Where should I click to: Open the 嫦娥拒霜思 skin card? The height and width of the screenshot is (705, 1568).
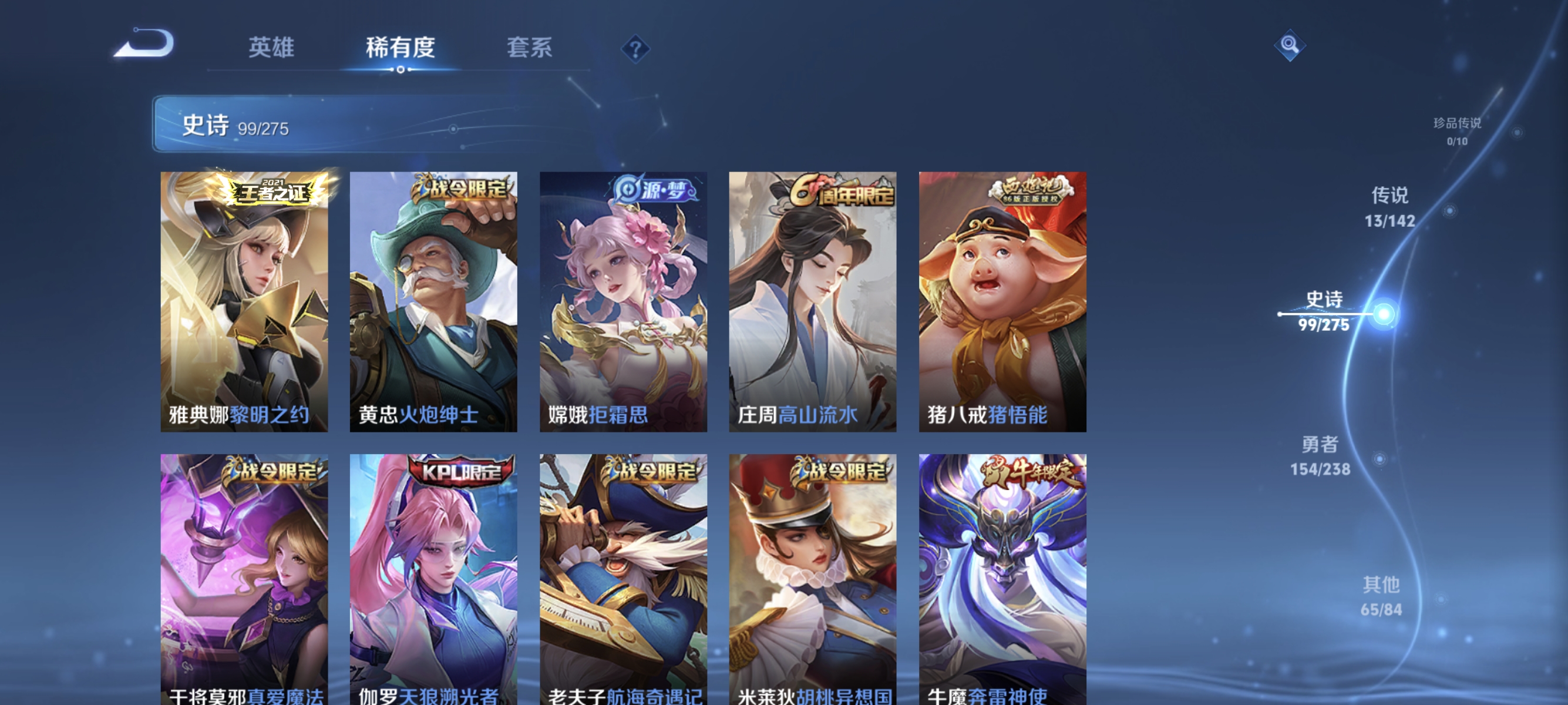pyautogui.click(x=623, y=301)
